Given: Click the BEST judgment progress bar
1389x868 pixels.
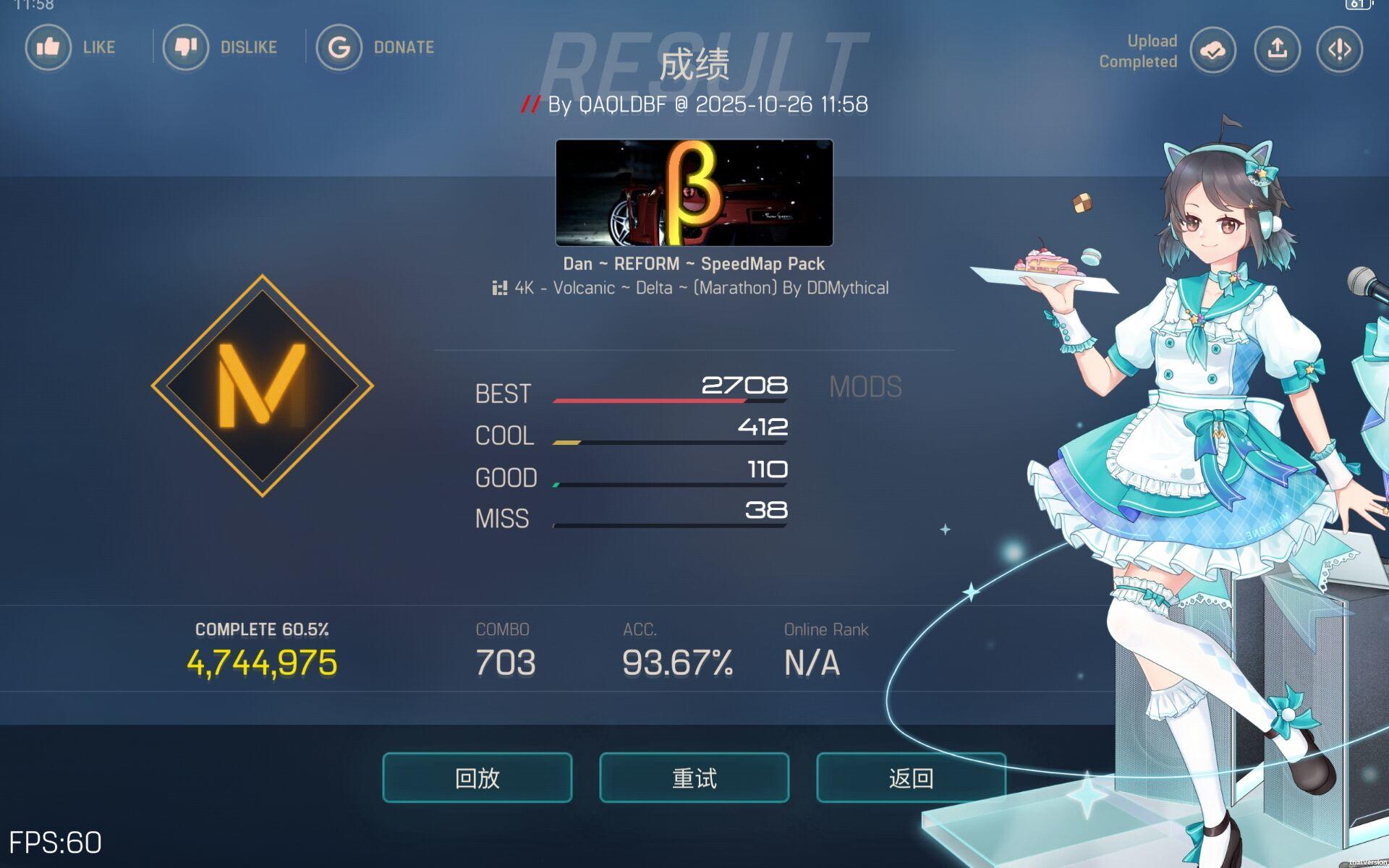Looking at the screenshot, I should (669, 399).
